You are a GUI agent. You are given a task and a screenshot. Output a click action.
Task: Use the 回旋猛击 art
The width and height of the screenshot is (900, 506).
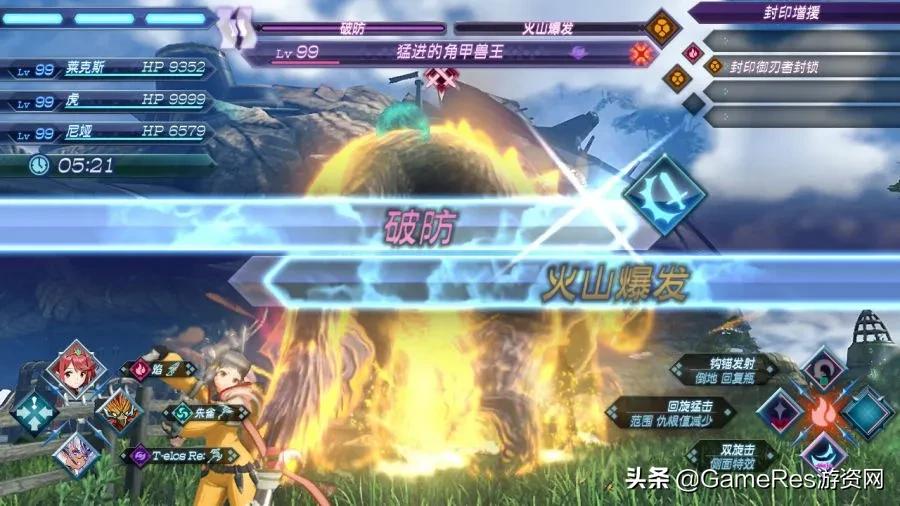tap(676, 410)
